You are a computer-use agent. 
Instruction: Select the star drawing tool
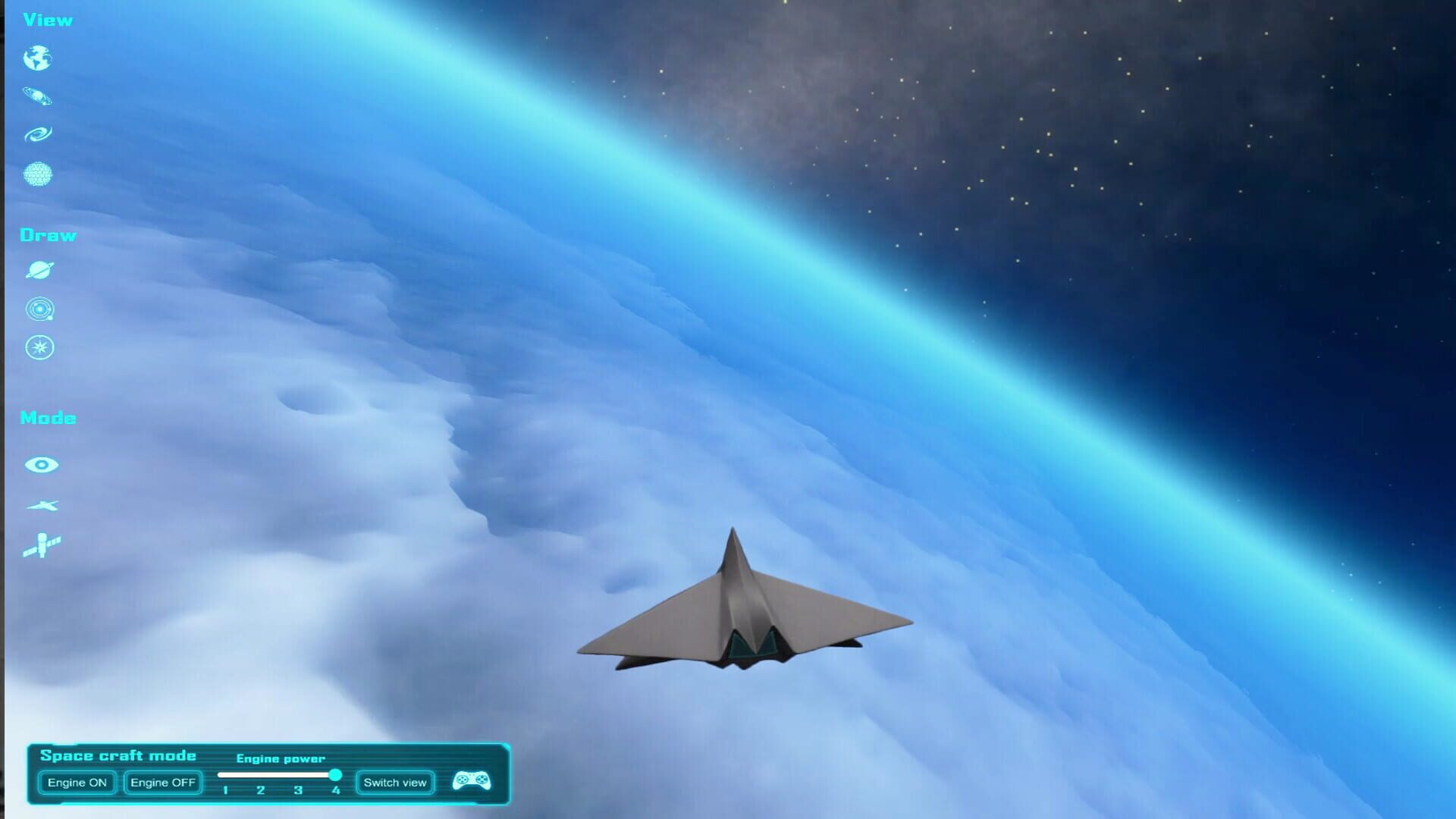click(x=39, y=347)
